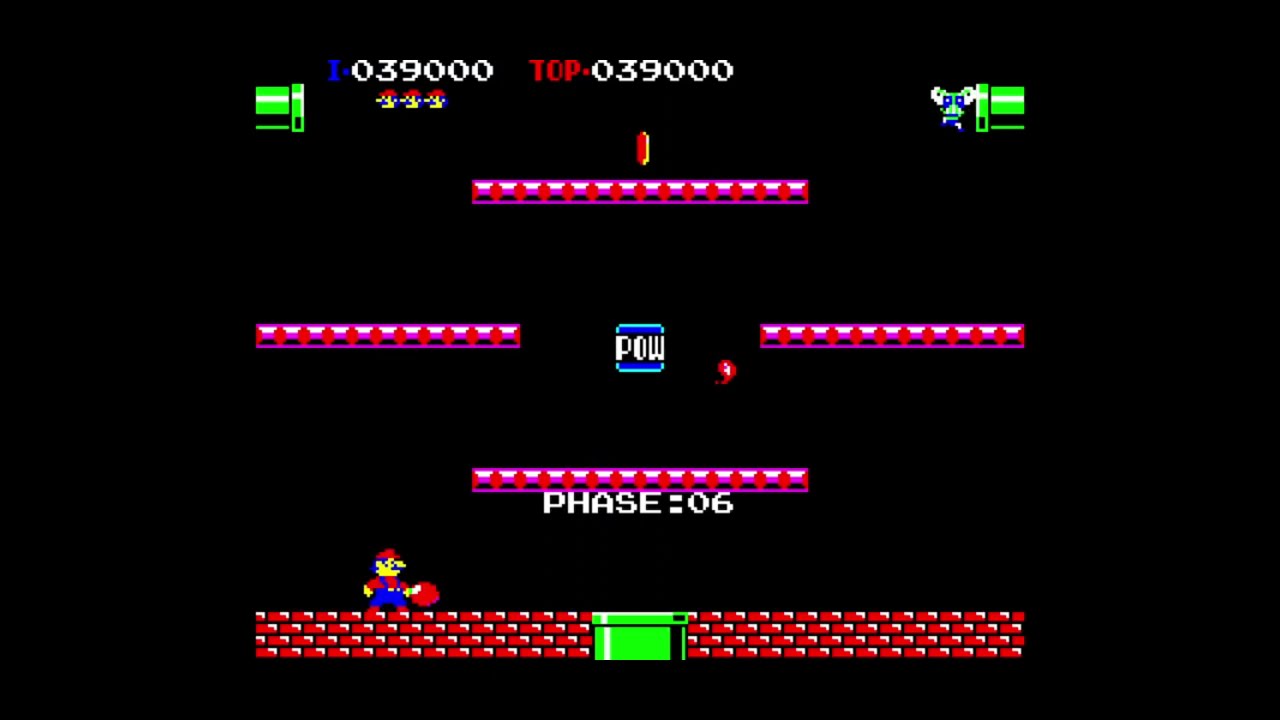Click the red TOP label

click(556, 70)
